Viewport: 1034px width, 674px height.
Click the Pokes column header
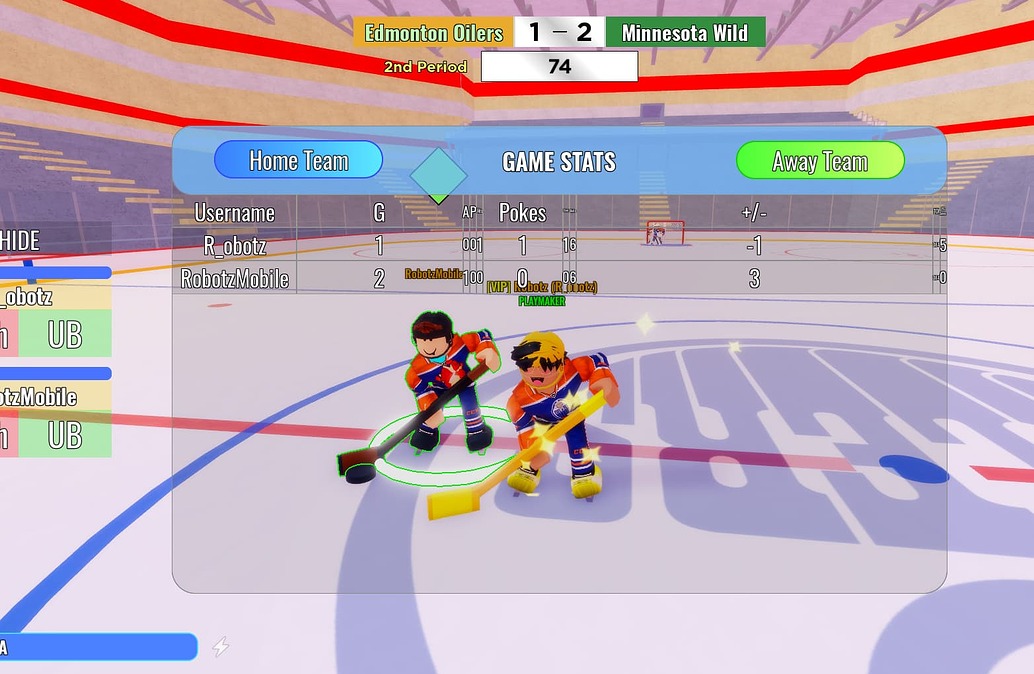pos(522,213)
